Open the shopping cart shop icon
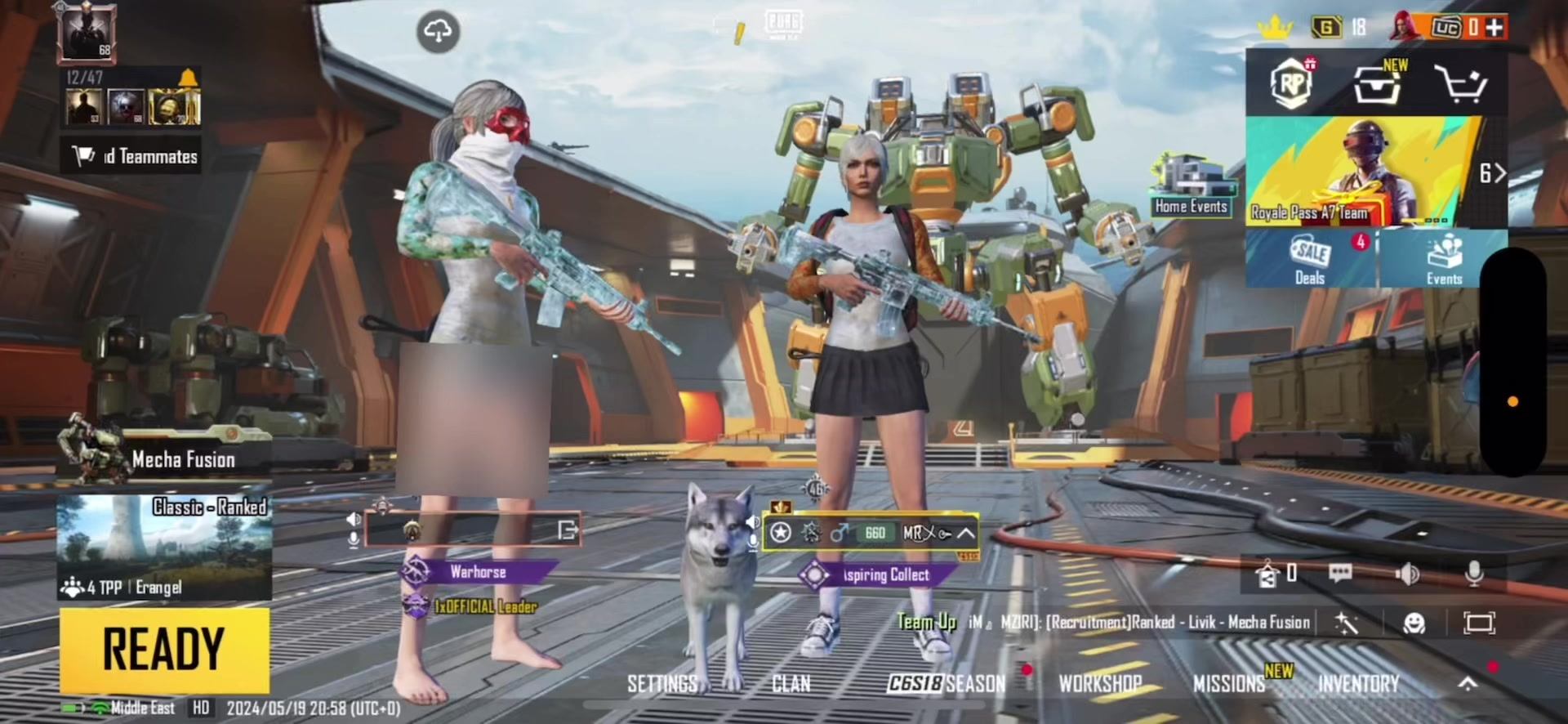The image size is (1568, 724). point(1459,83)
